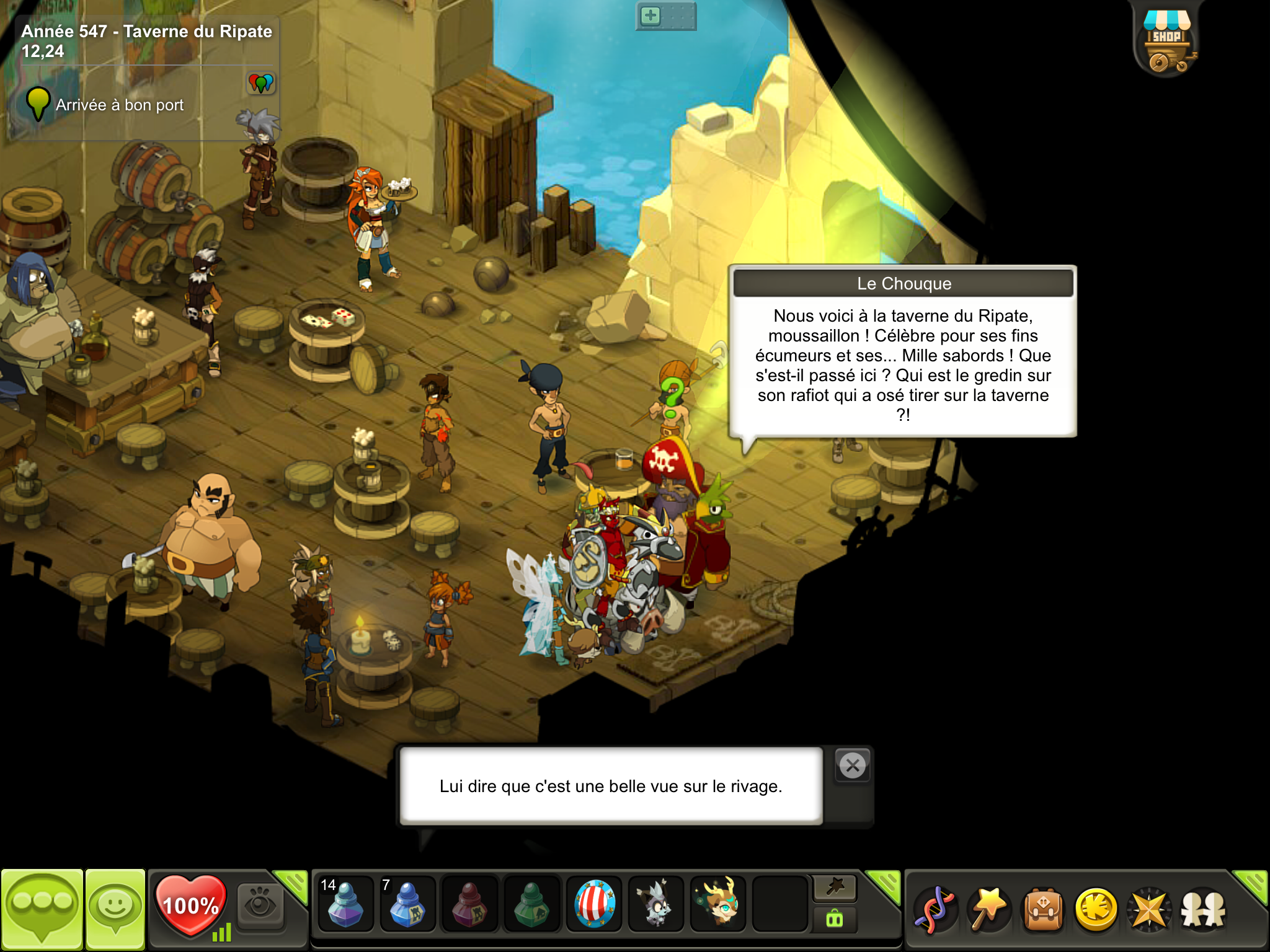Open the gold kama coin menu
Screen dimensions: 1270x952
[1096, 909]
